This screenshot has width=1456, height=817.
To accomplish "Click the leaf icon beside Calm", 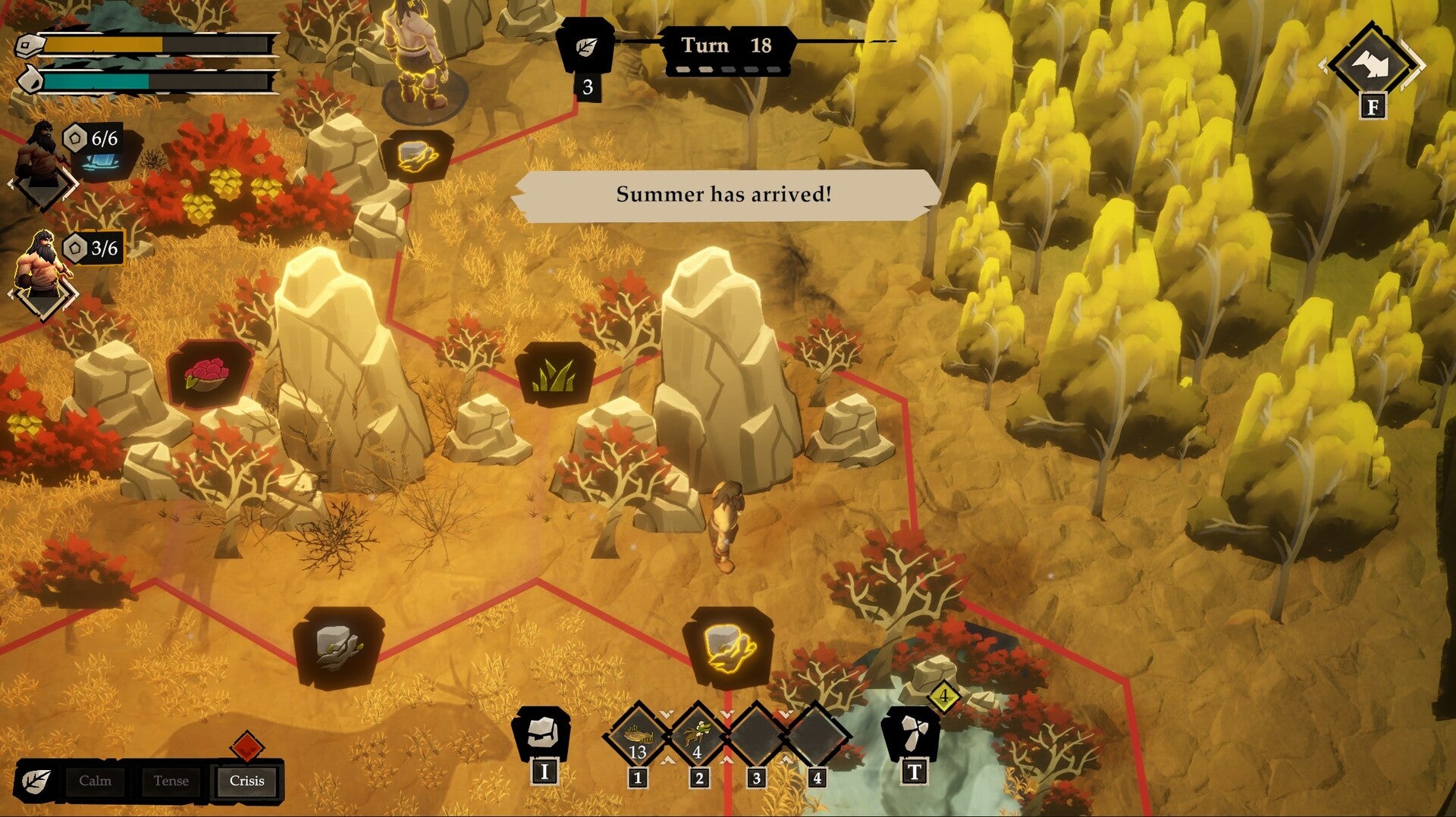I will point(35,781).
